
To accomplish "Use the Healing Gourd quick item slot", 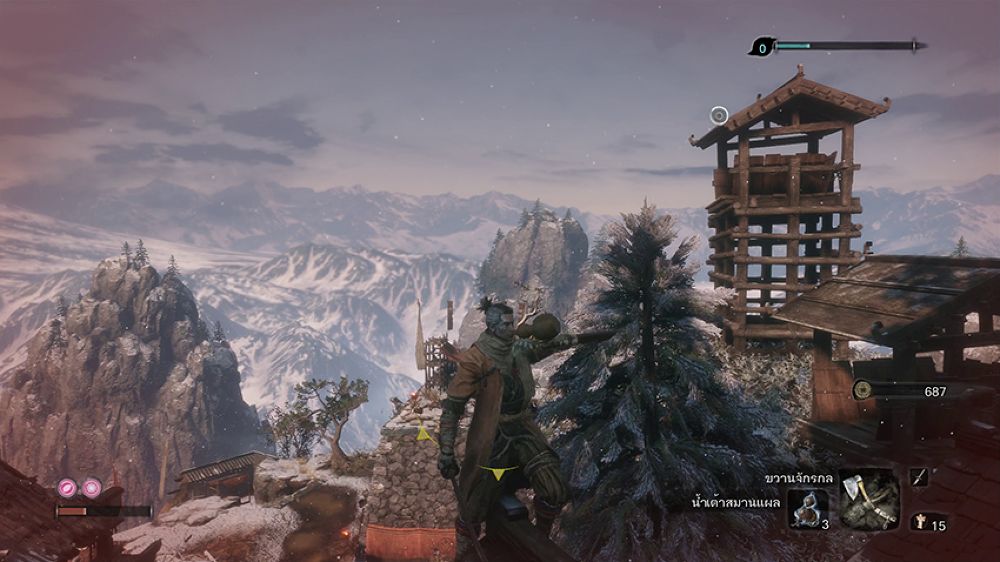I will (x=806, y=508).
